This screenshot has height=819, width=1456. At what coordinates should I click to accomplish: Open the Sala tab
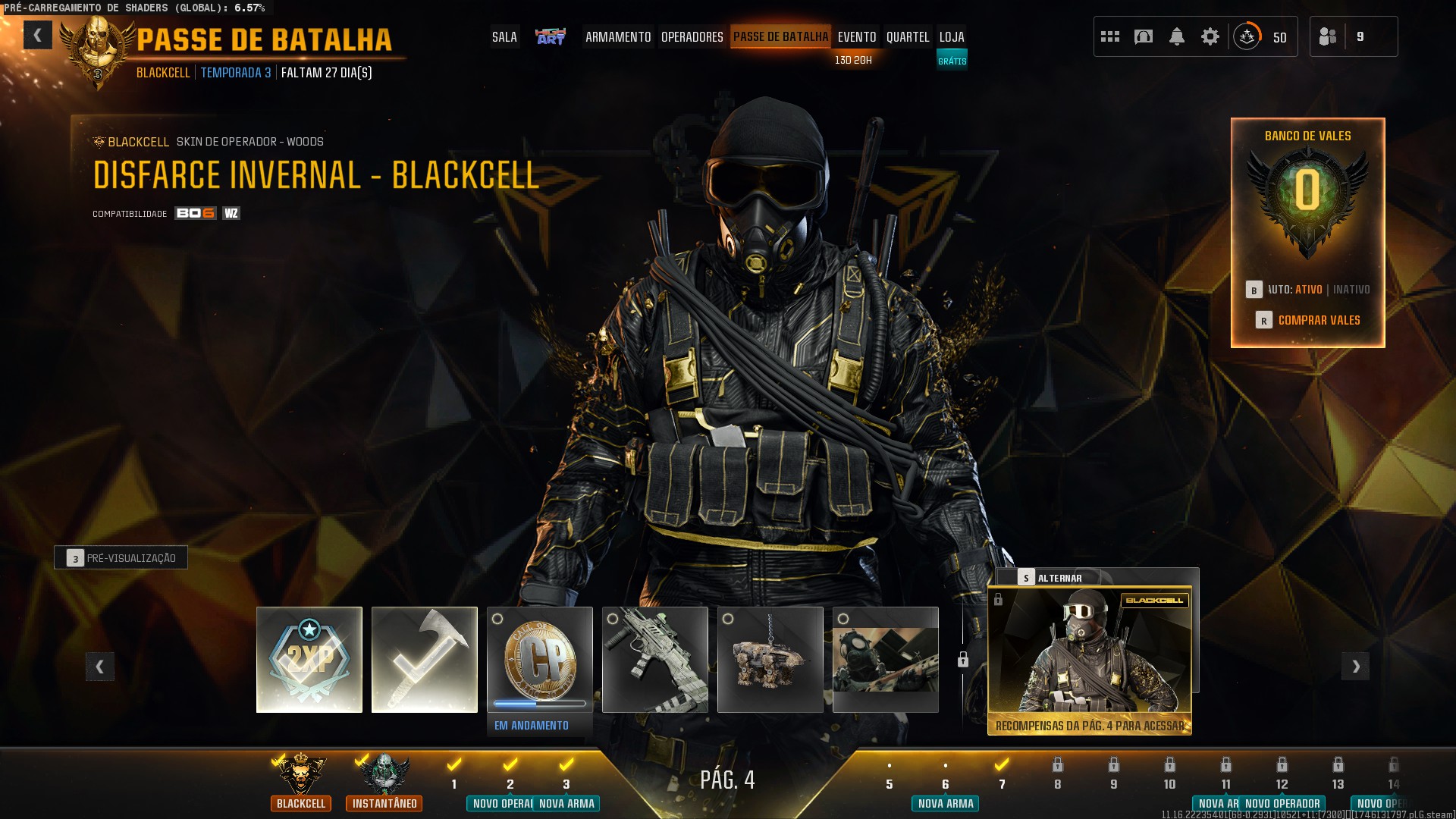(x=504, y=36)
